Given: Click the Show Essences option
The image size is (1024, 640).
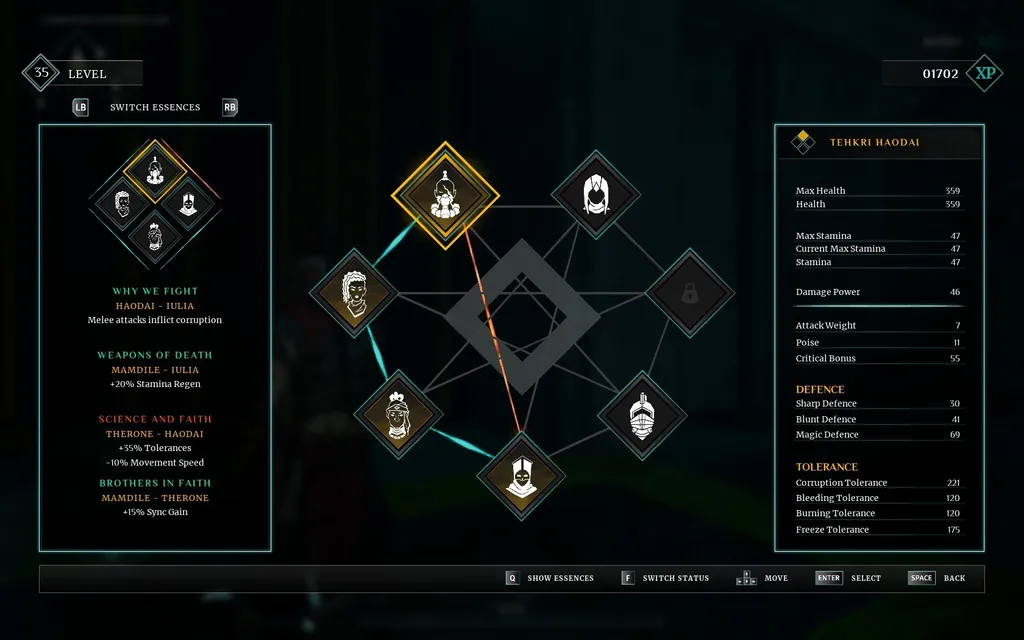Looking at the screenshot, I should [x=559, y=578].
